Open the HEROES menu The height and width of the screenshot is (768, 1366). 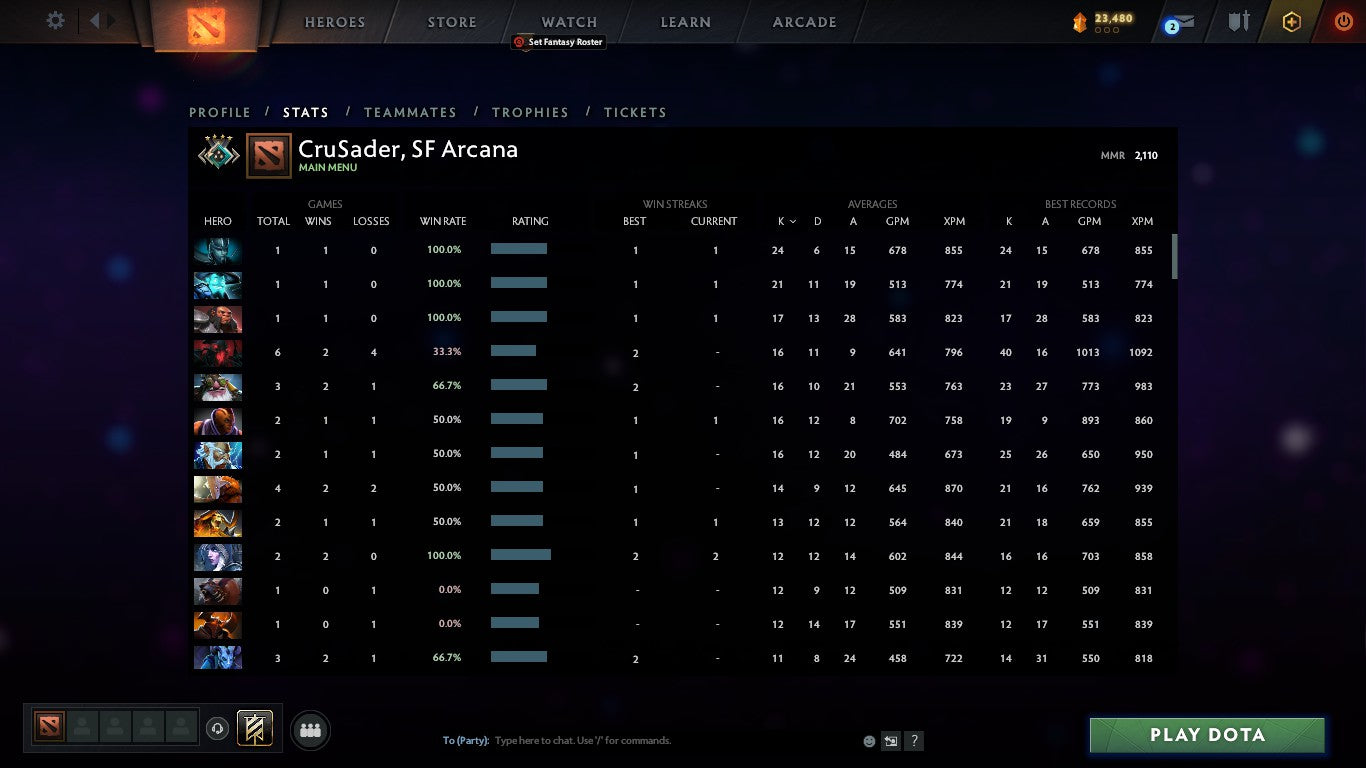(334, 21)
